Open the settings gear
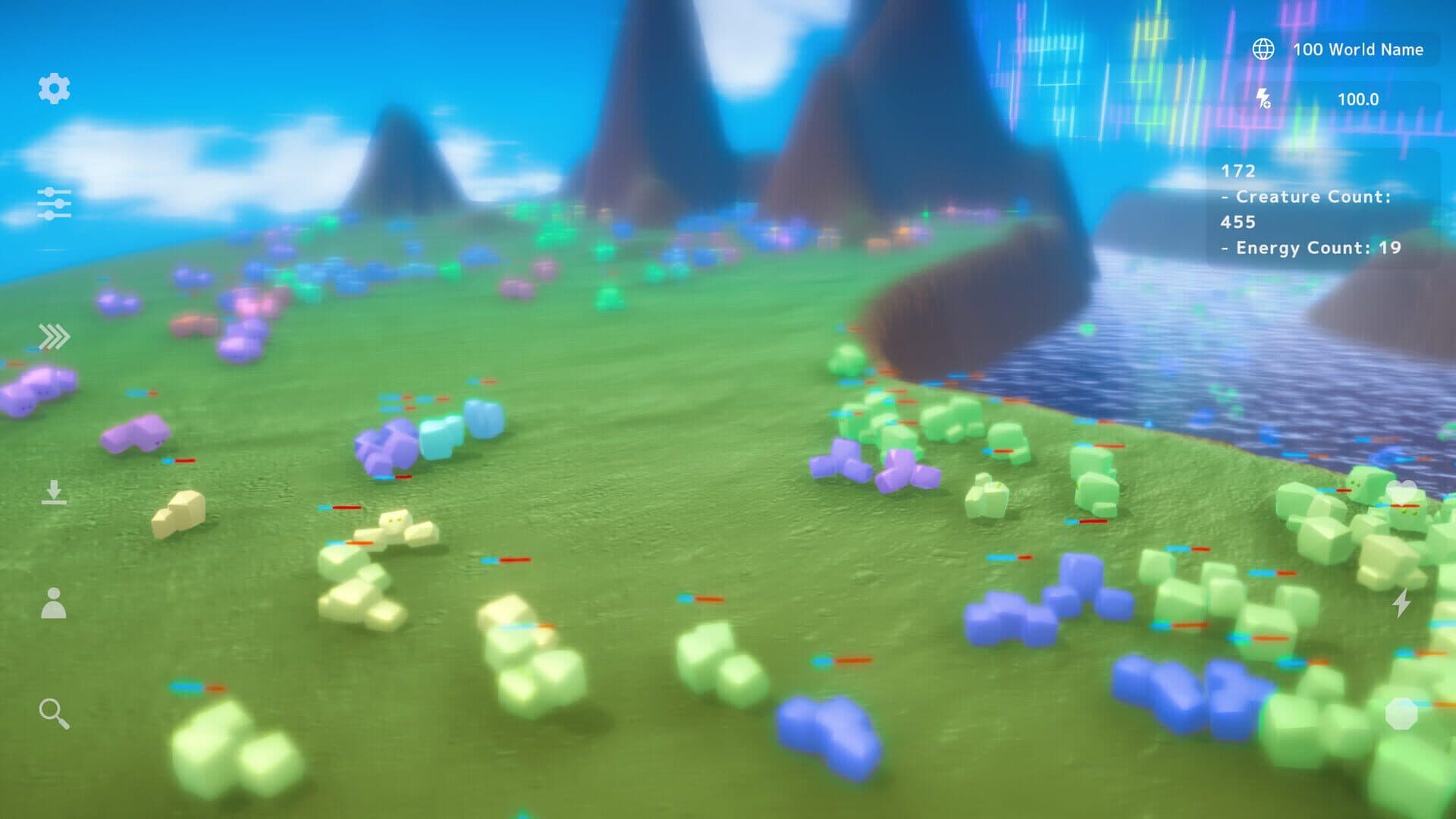The image size is (1456, 819). pyautogui.click(x=53, y=89)
